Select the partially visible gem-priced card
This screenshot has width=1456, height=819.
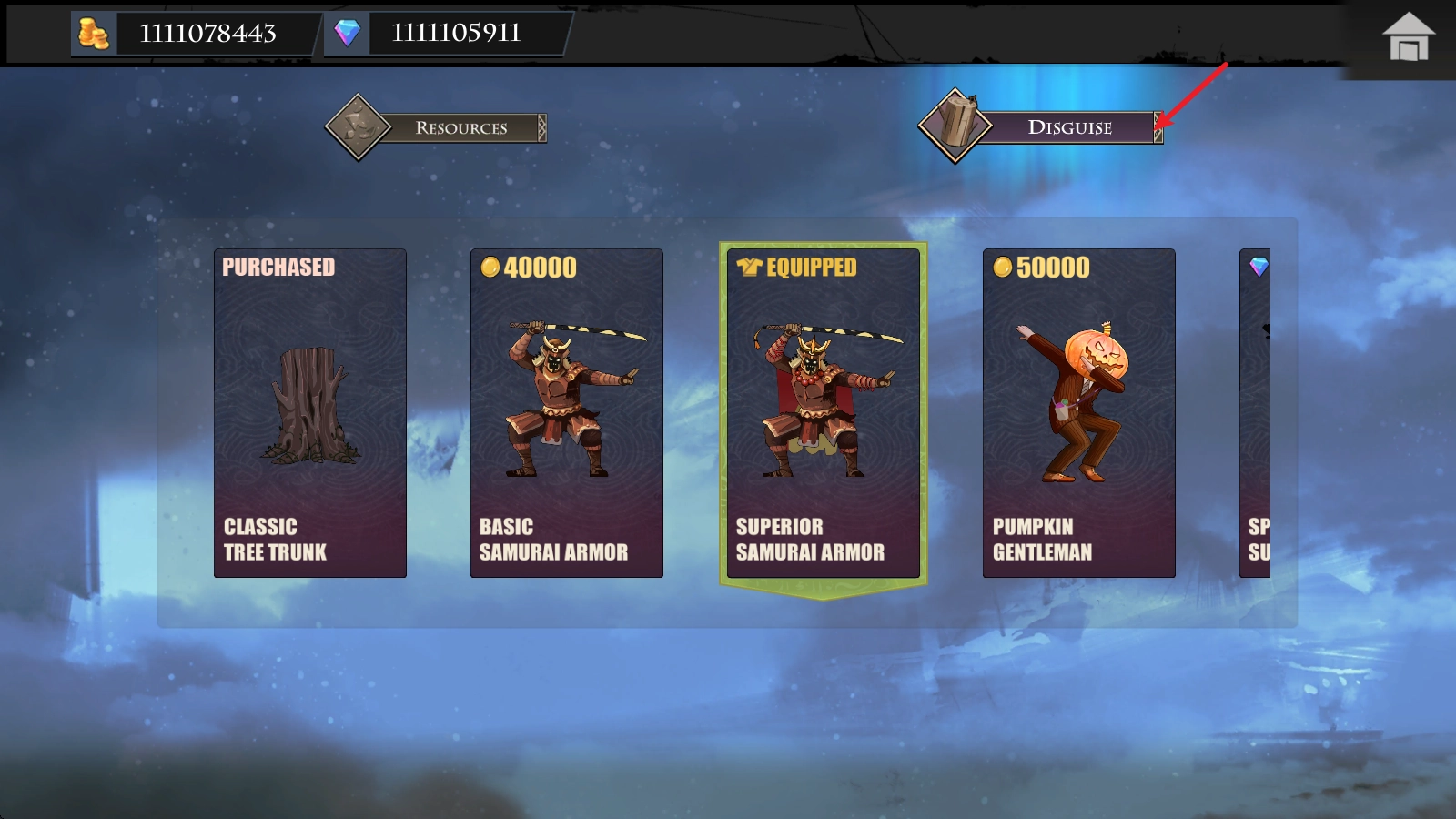coord(1256,413)
